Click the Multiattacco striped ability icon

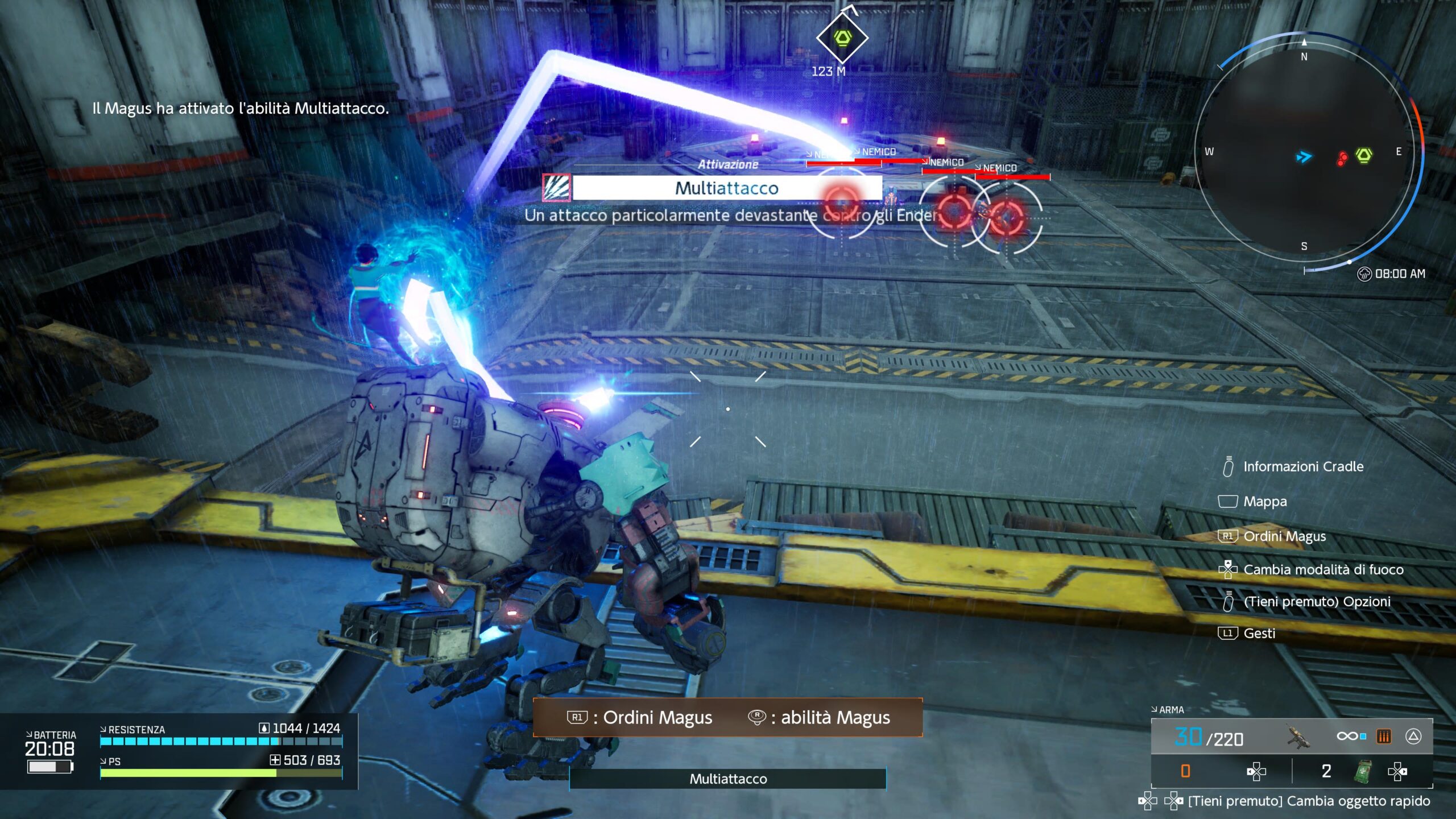pos(556,188)
